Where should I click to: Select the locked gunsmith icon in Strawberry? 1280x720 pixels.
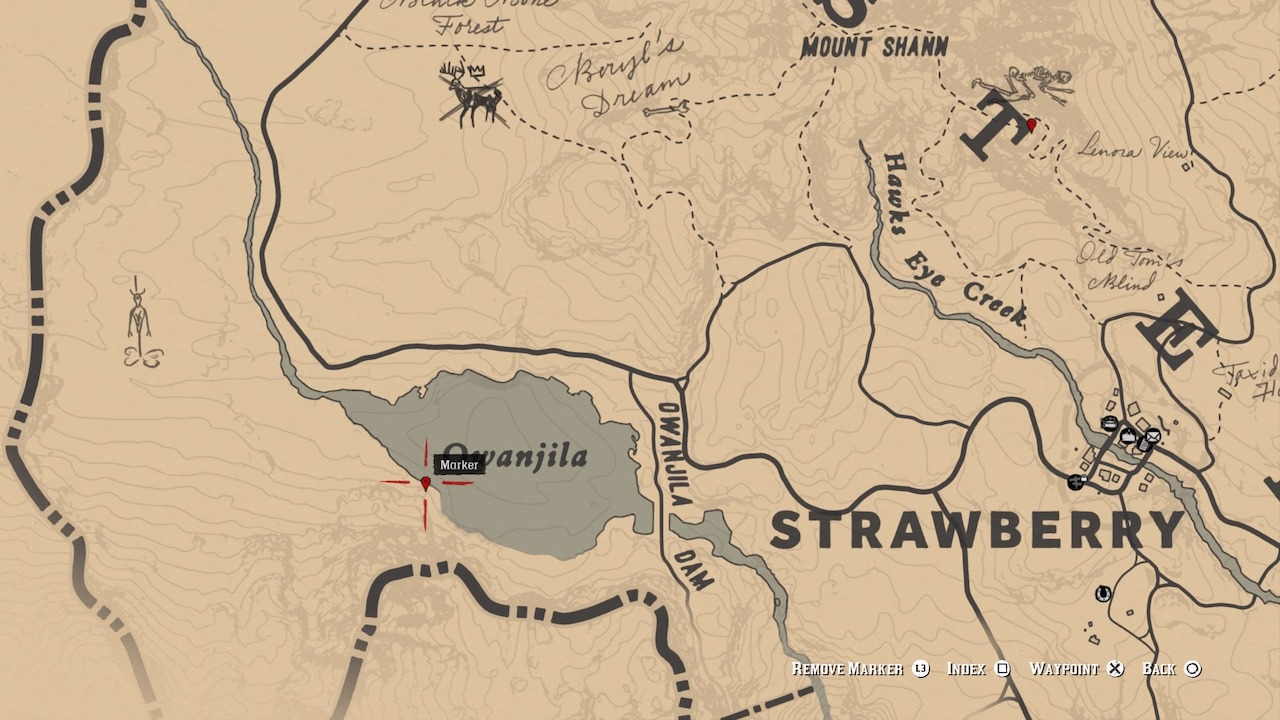(1077, 482)
